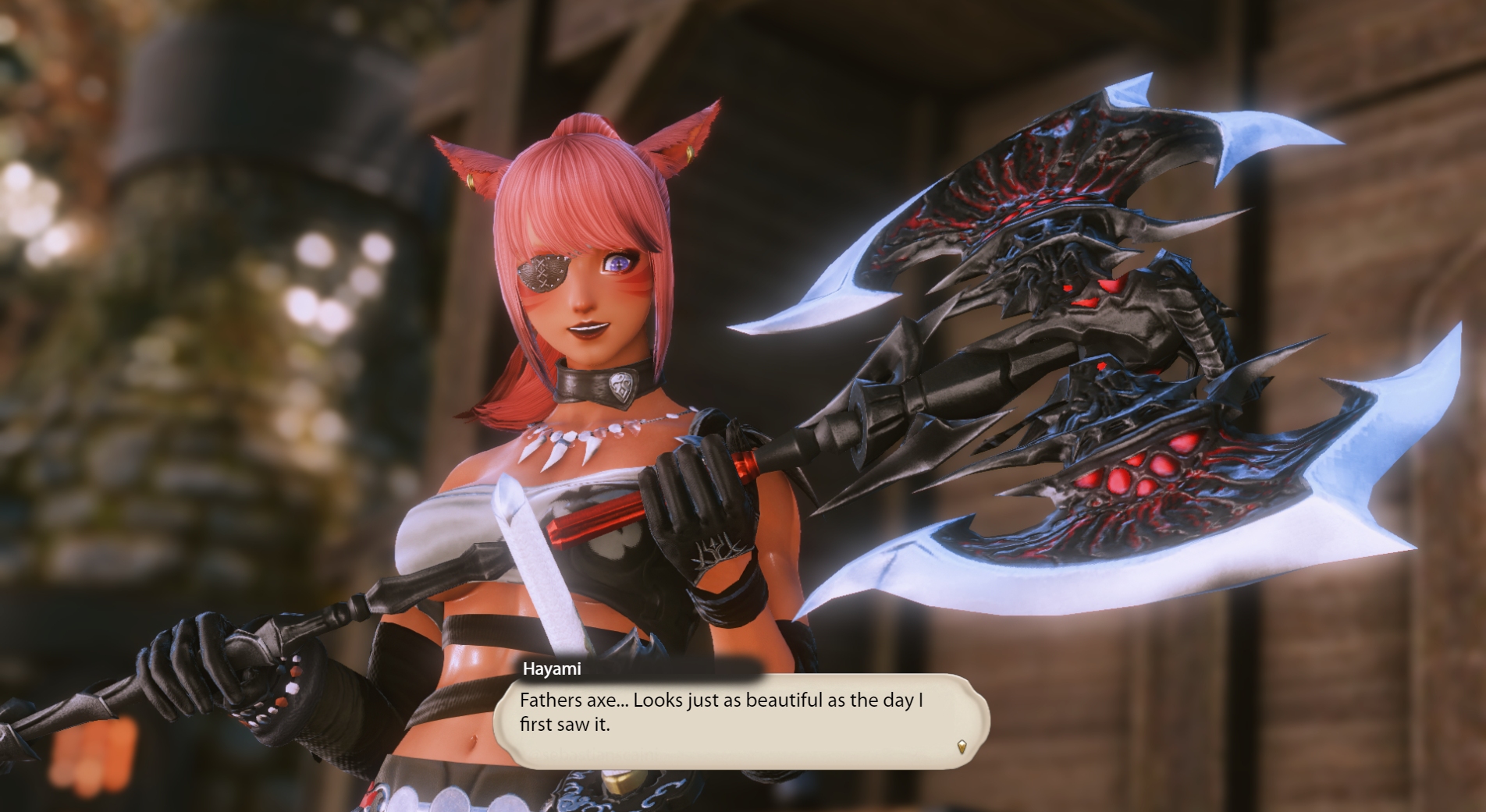Click the dialogue continue arrow indicator
The height and width of the screenshot is (812, 1486).
[962, 747]
